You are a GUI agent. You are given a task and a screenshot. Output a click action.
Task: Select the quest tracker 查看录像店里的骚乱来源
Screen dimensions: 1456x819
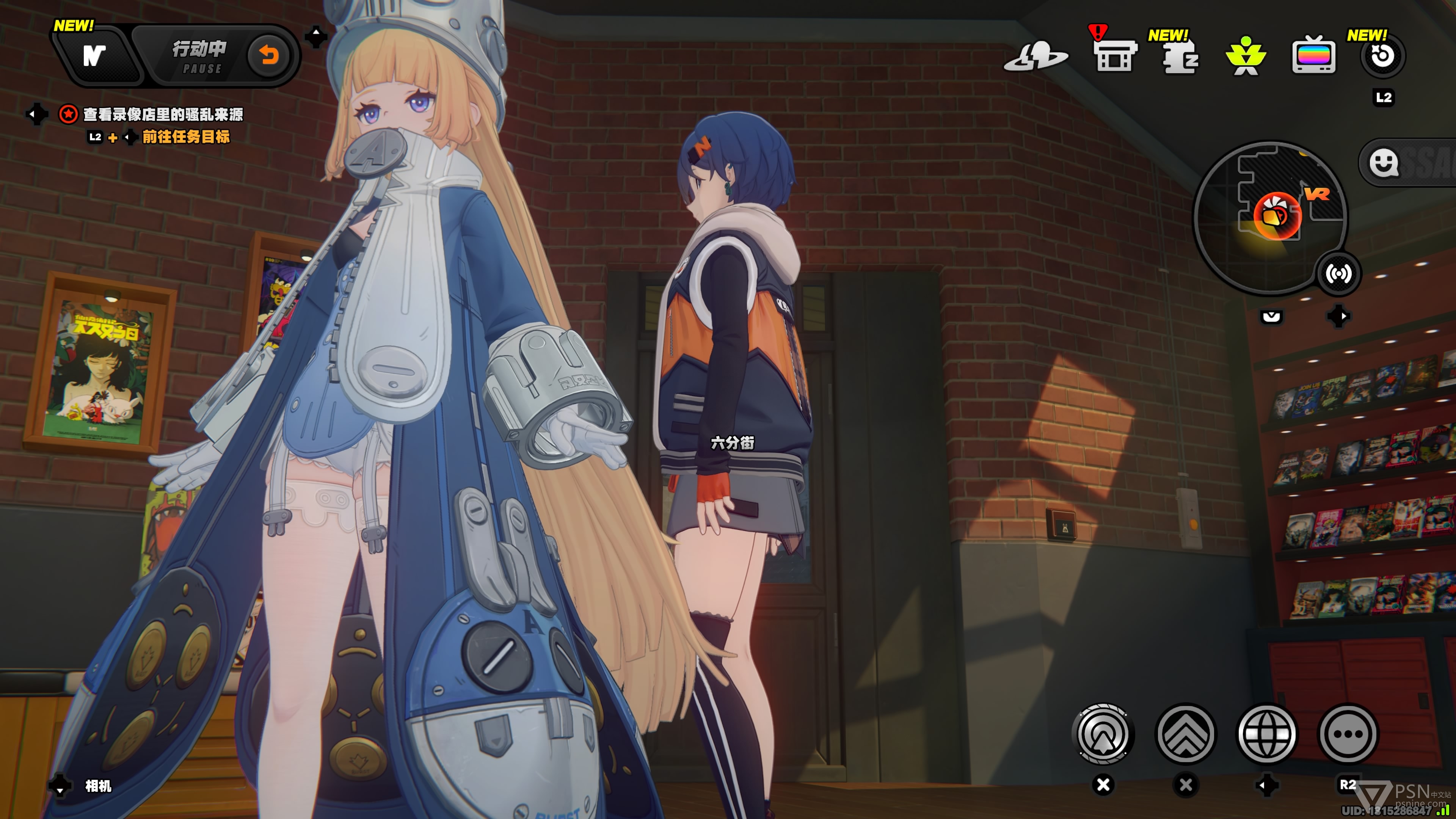pos(163,115)
